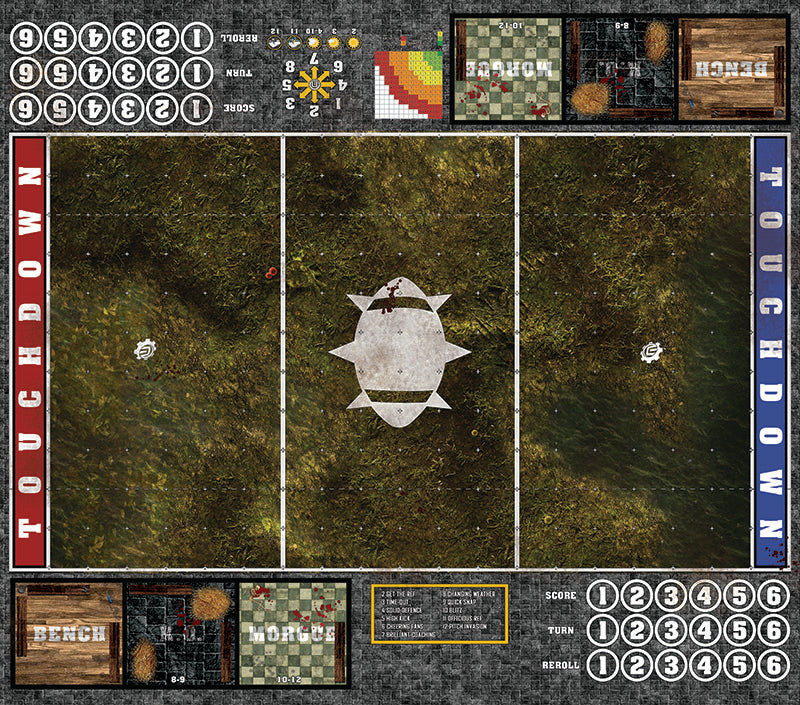Select 3 on the upright Reroll track
Image resolution: width=800 pixels, height=705 pixels.
coord(671,665)
